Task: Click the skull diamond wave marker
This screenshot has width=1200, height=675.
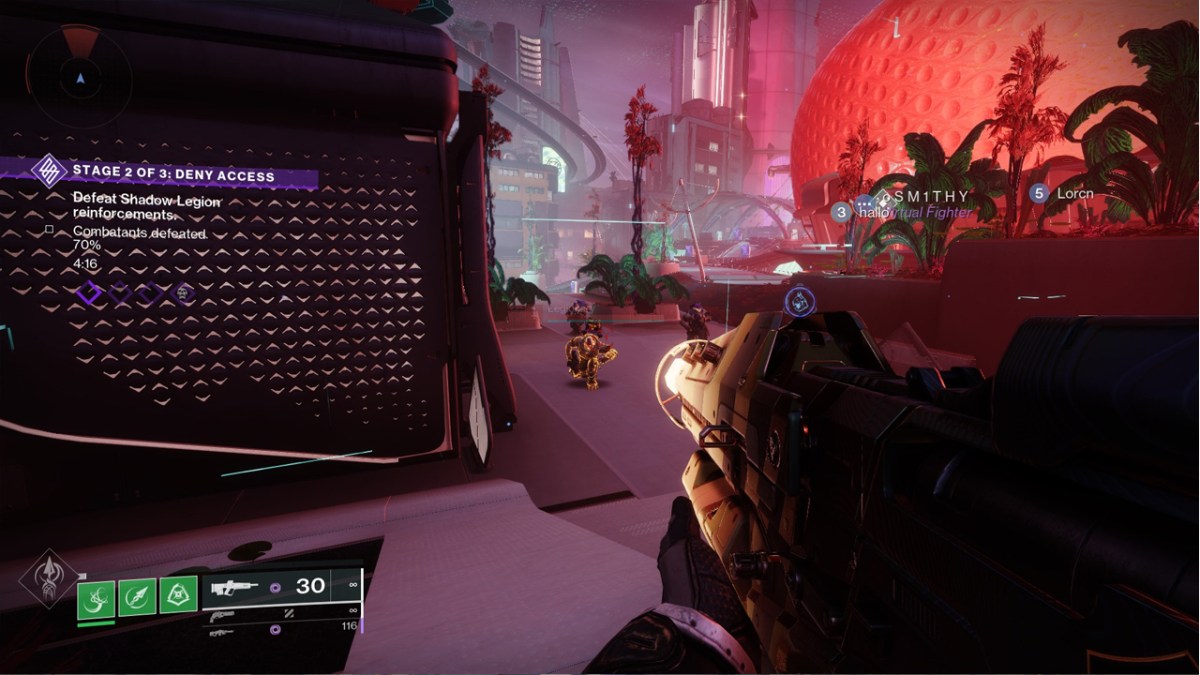Action: [x=183, y=294]
